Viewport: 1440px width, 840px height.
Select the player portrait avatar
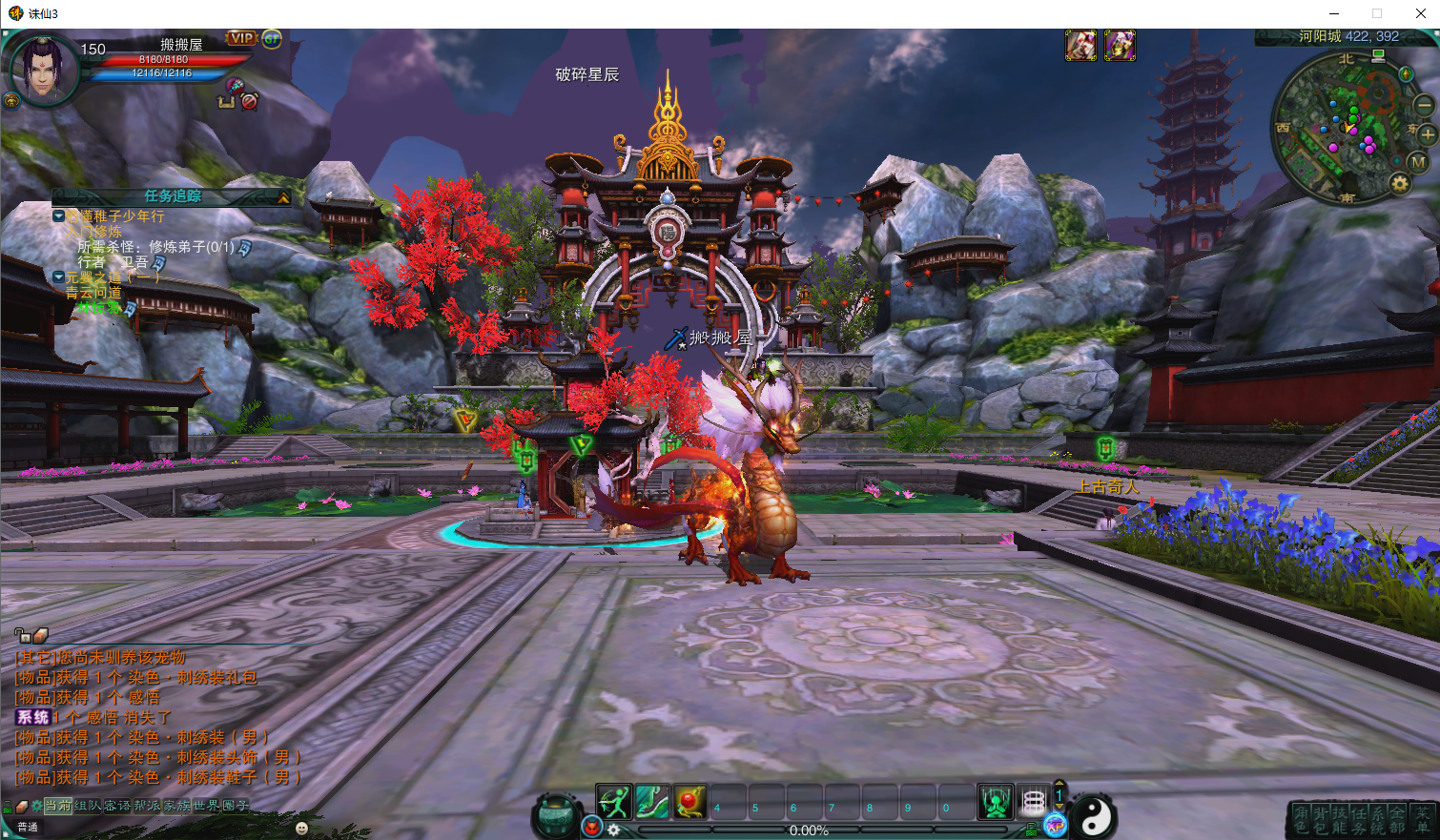point(43,69)
